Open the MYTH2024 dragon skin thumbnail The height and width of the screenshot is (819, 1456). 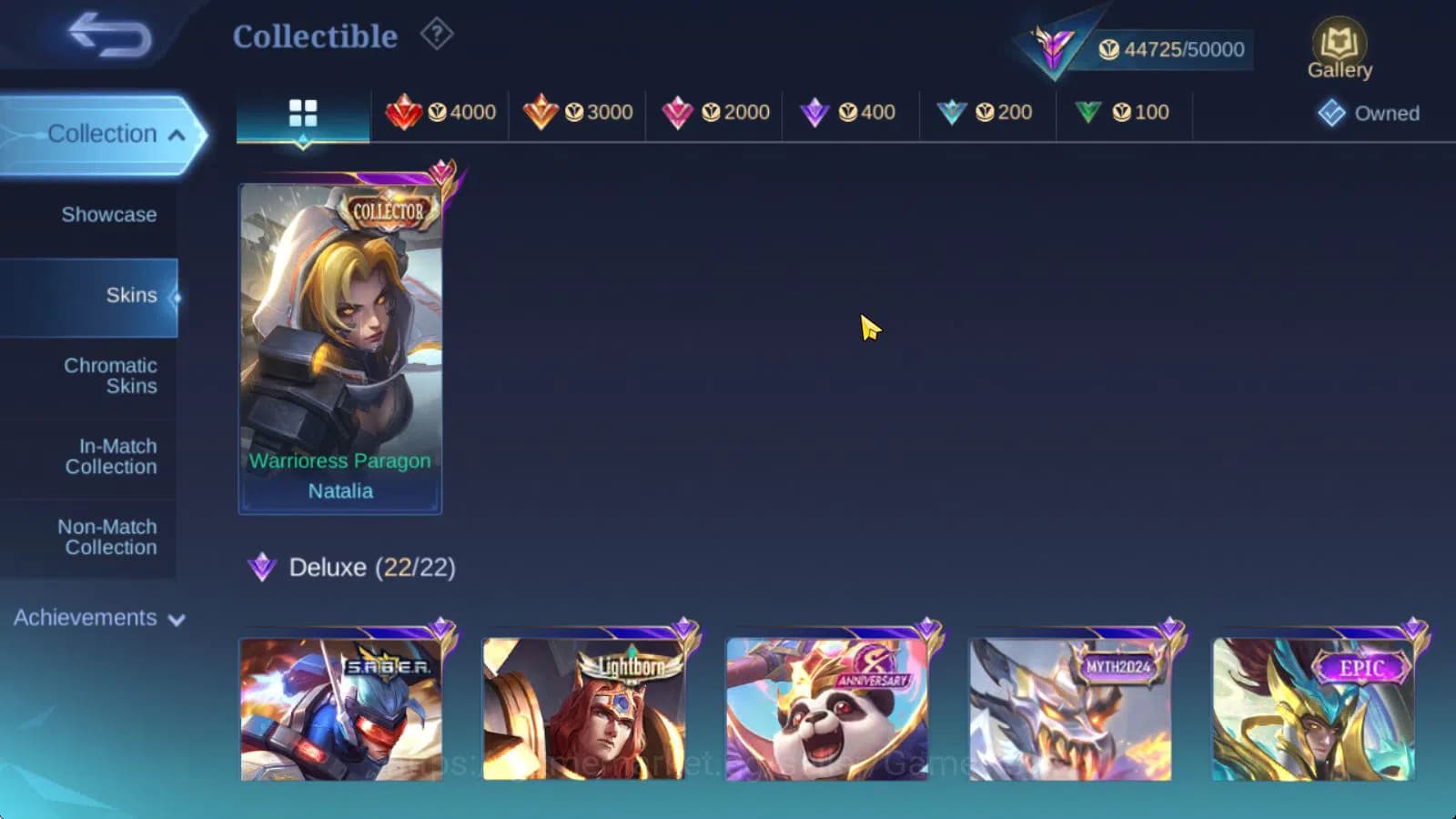tap(1071, 710)
